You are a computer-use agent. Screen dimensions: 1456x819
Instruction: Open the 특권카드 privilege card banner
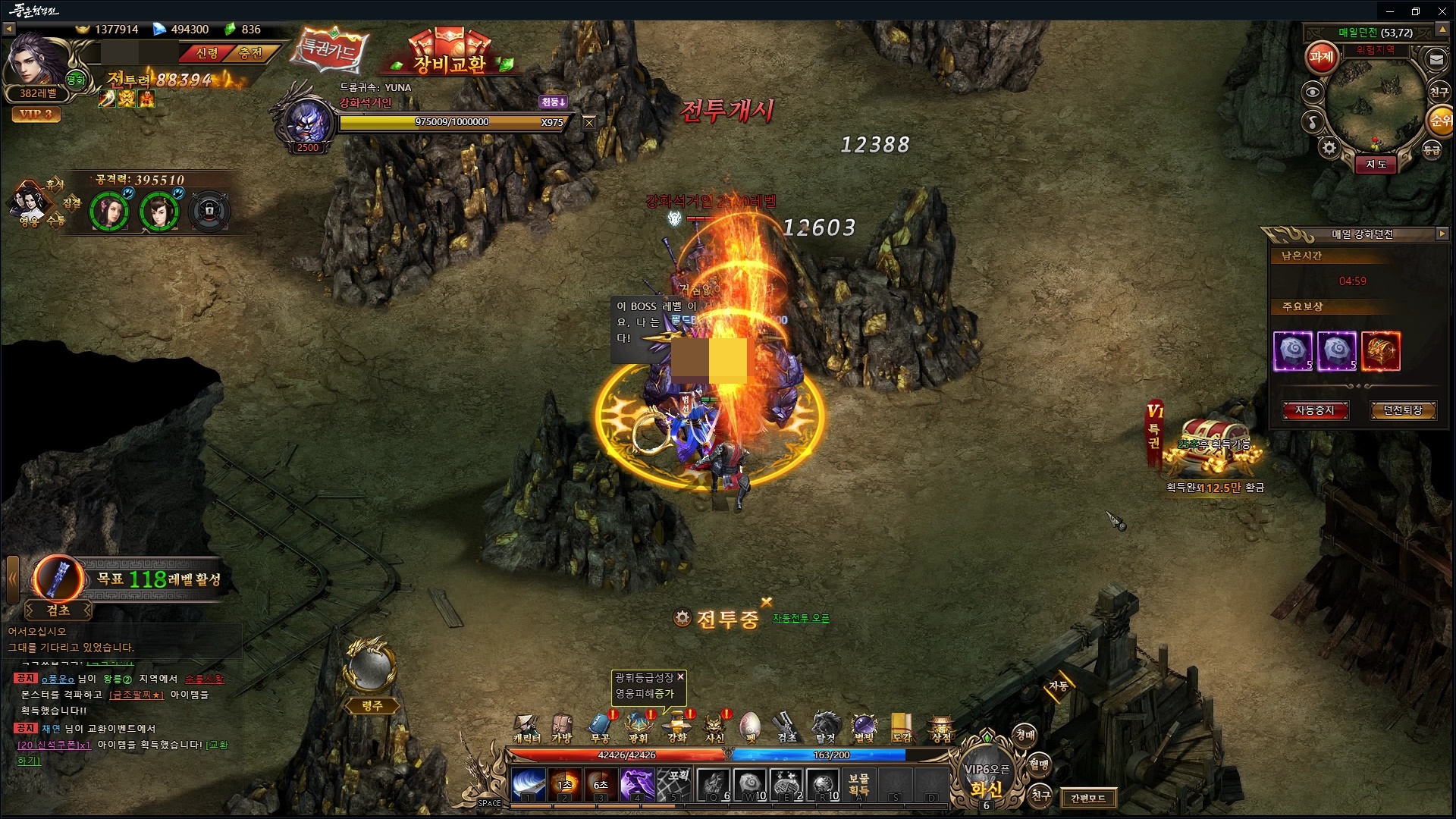pos(331,49)
